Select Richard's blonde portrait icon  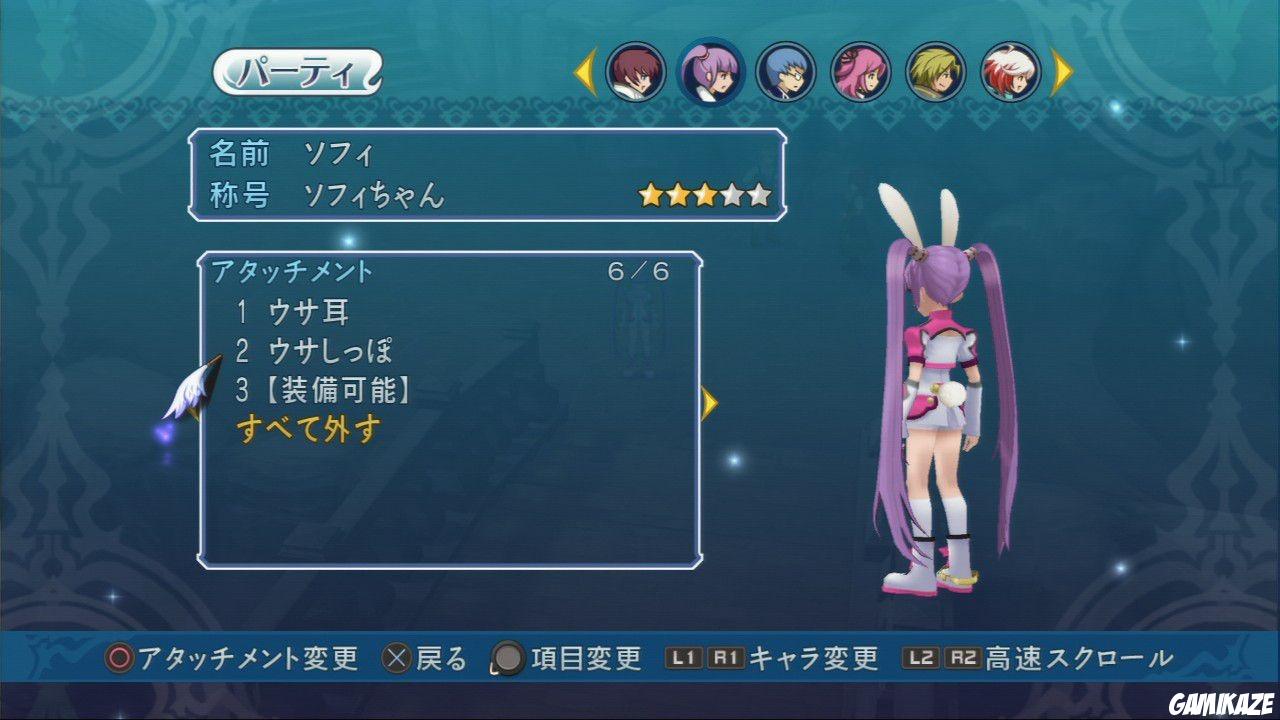pyautogui.click(x=934, y=73)
